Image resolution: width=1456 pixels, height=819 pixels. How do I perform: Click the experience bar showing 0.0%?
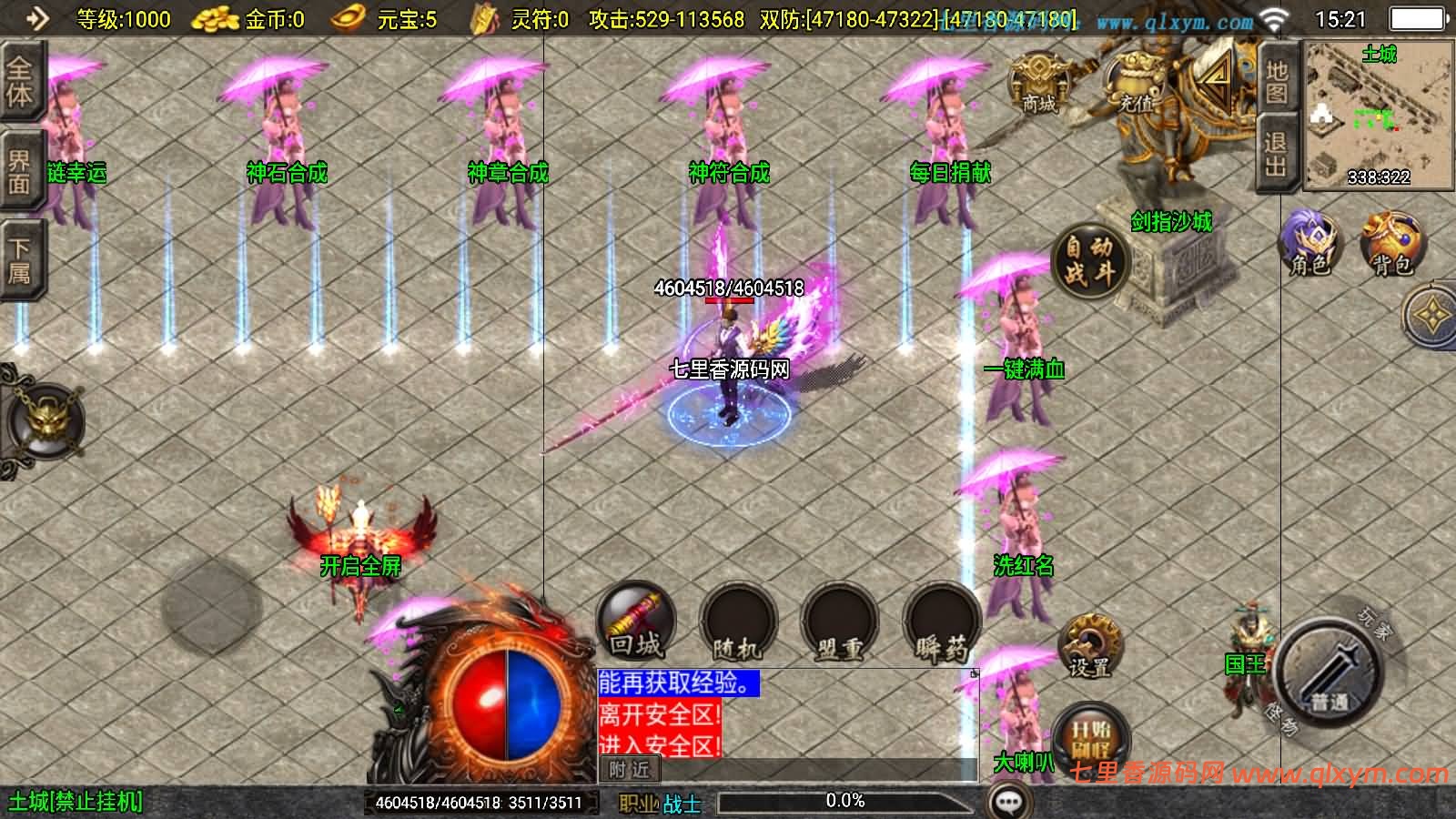point(844,801)
